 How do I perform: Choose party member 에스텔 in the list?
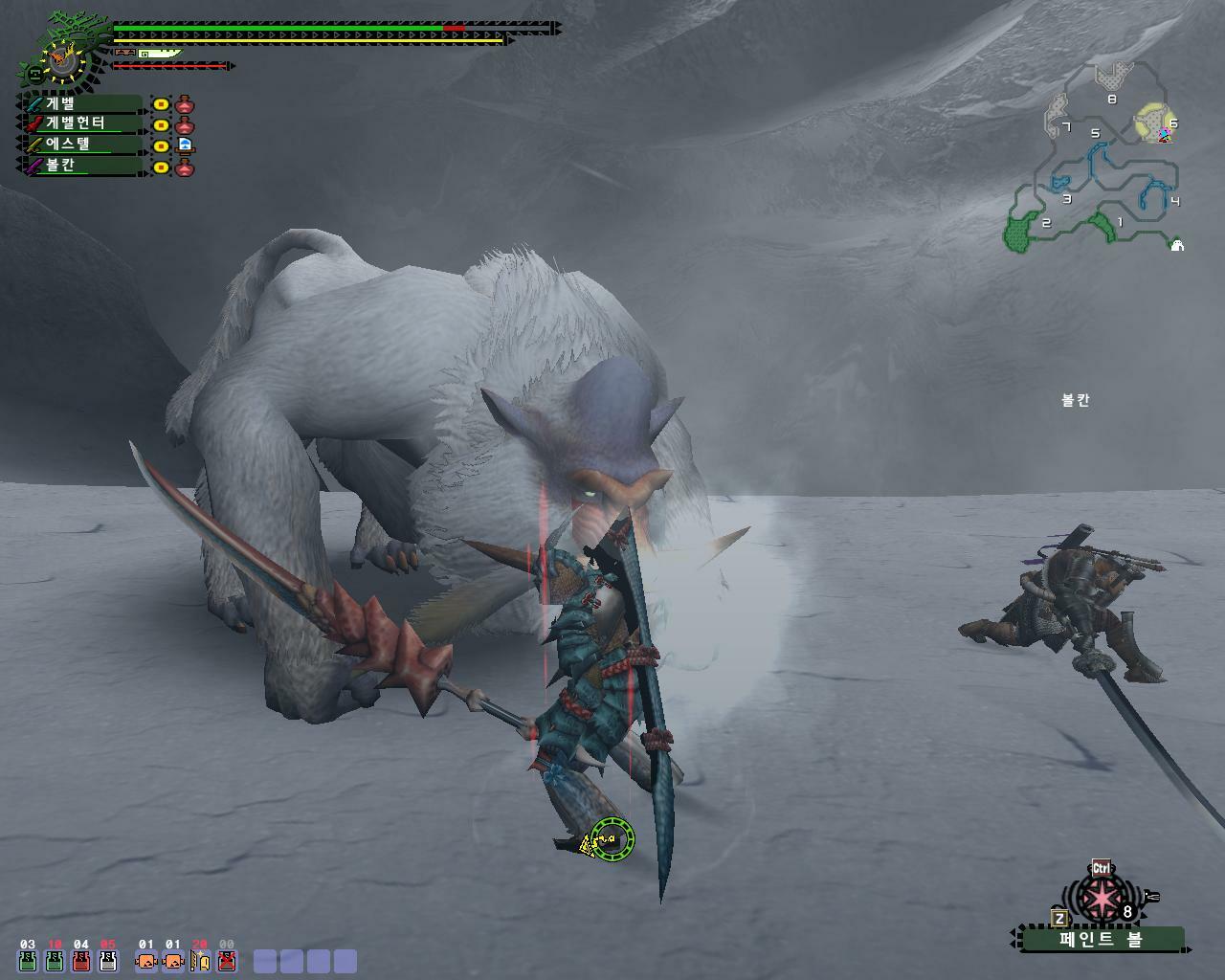tap(81, 145)
